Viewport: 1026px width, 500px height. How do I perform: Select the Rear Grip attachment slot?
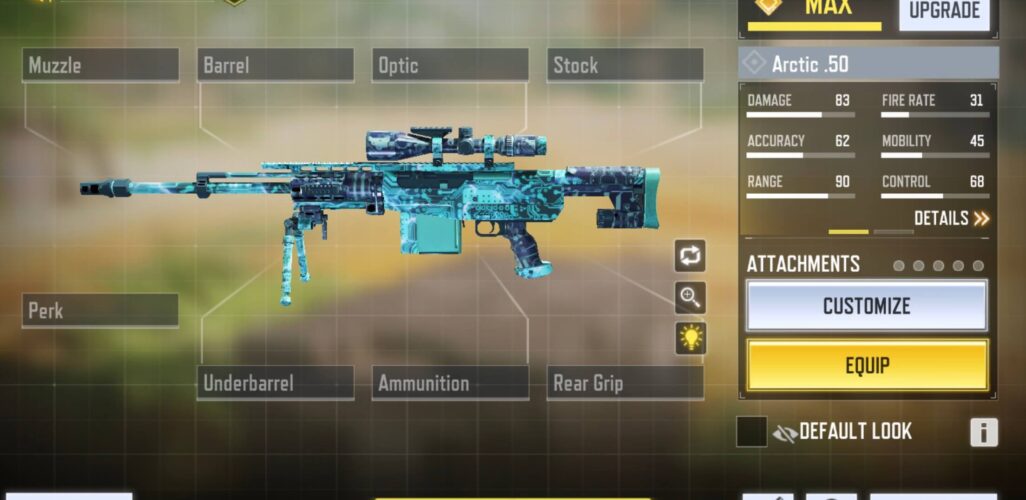[625, 383]
